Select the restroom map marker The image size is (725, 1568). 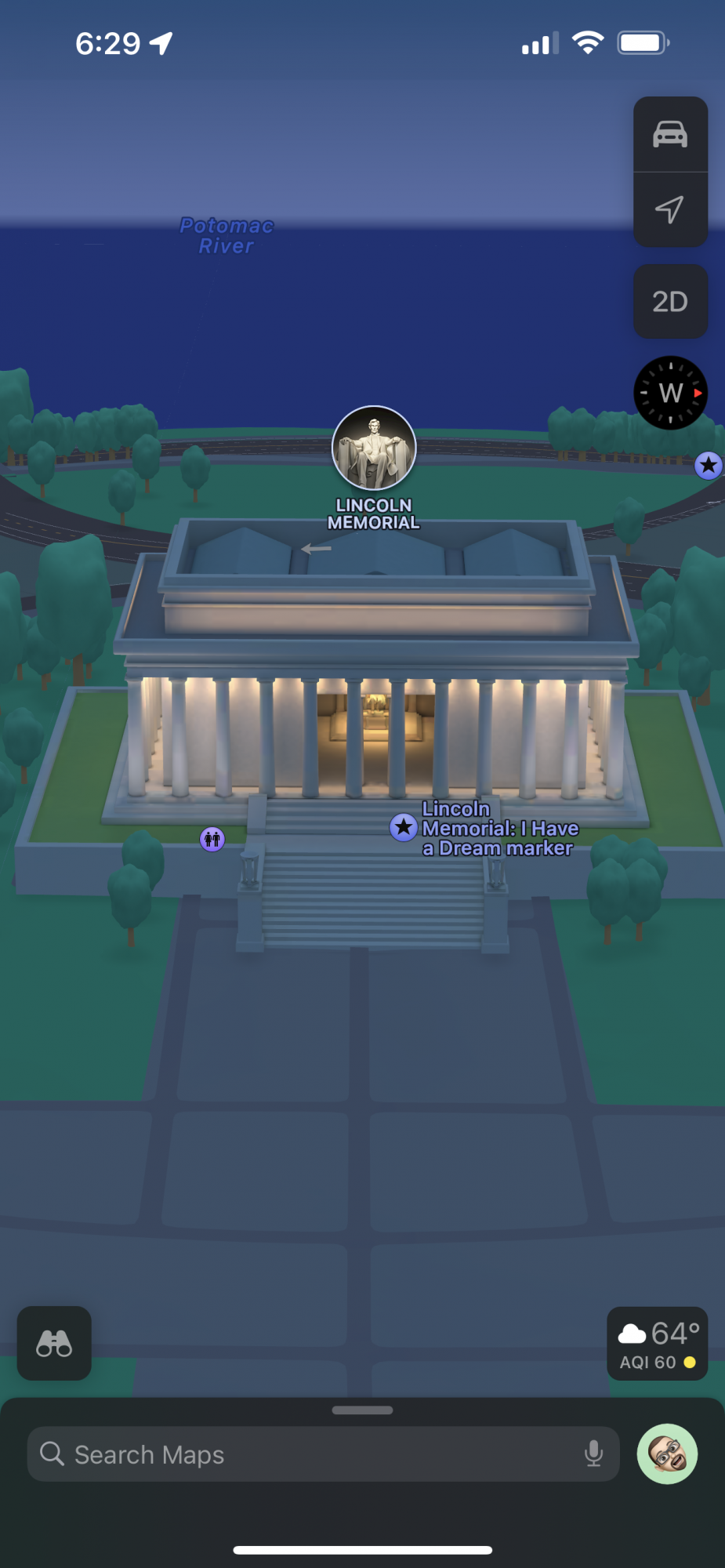click(212, 840)
